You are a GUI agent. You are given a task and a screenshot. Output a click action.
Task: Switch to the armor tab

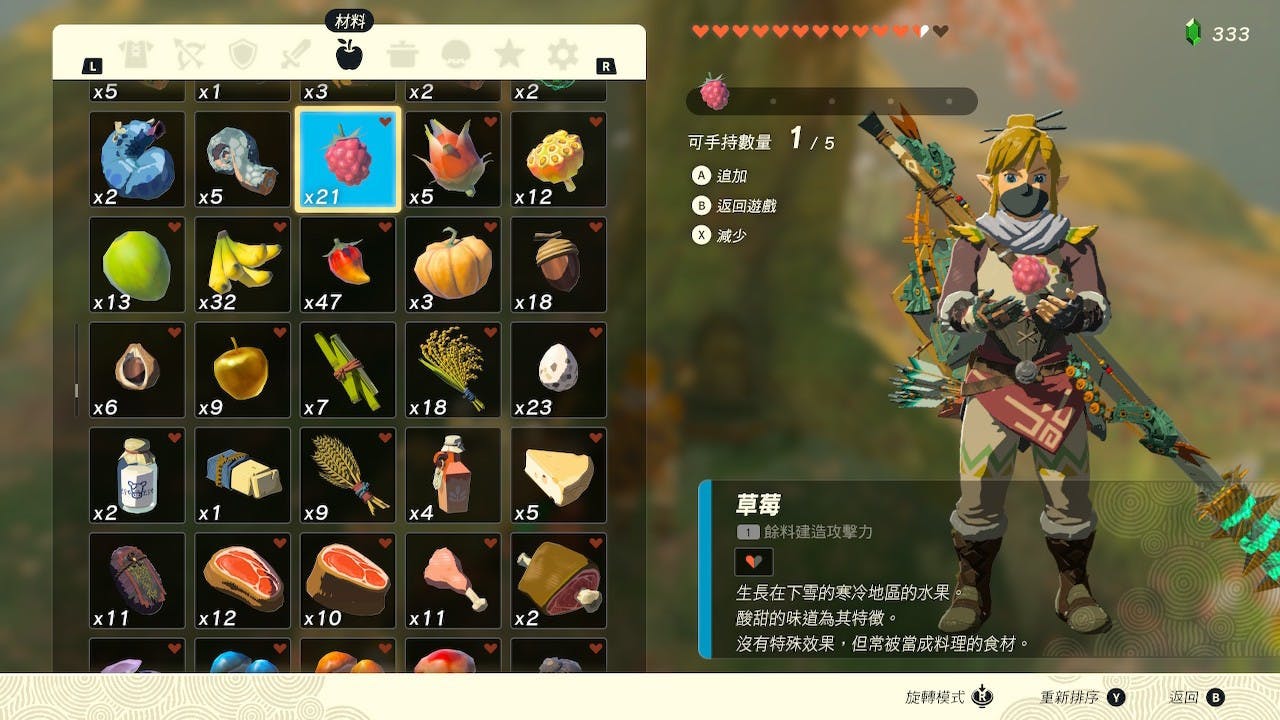click(135, 54)
